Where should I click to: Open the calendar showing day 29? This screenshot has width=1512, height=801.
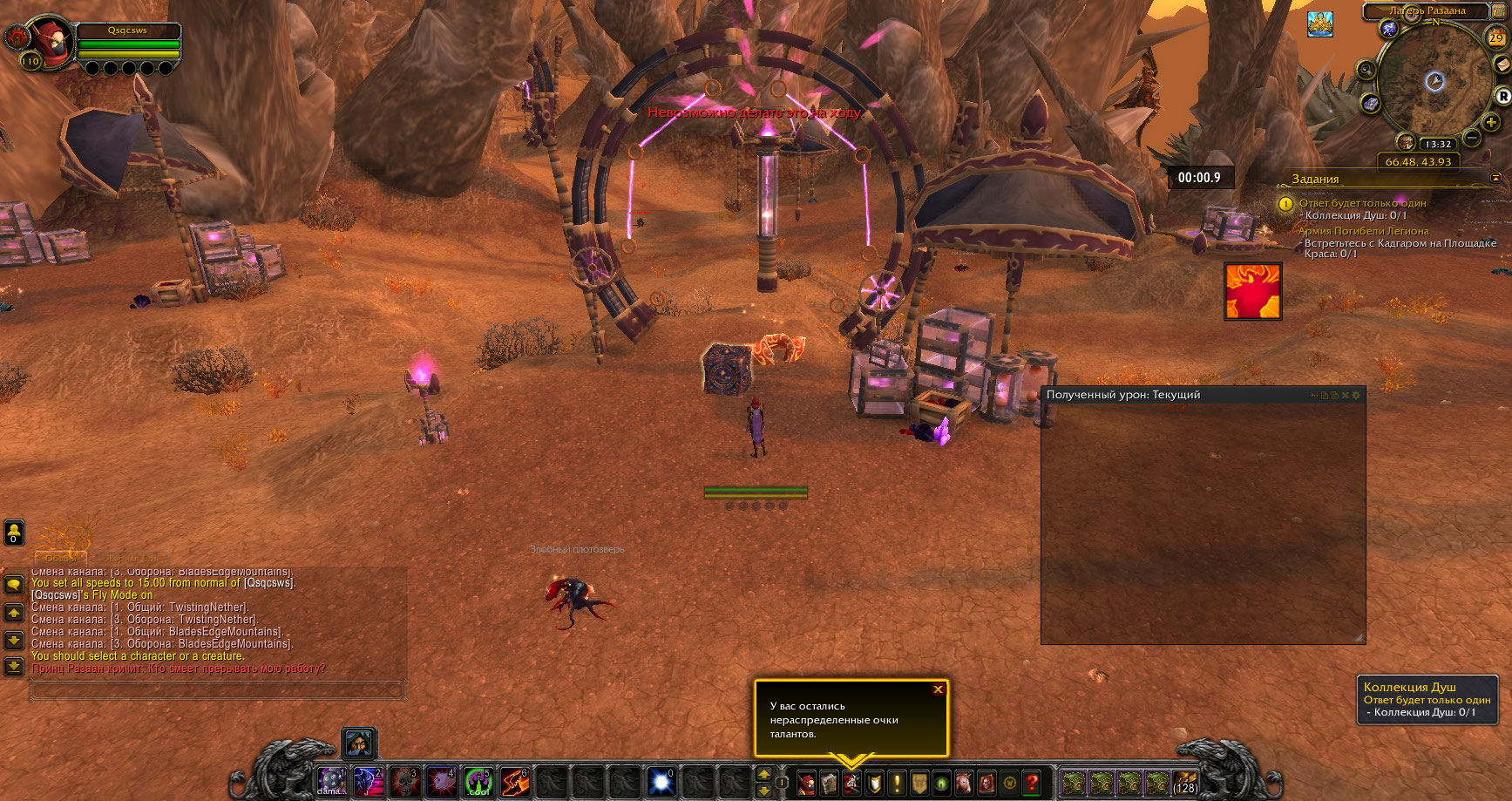(x=1495, y=37)
